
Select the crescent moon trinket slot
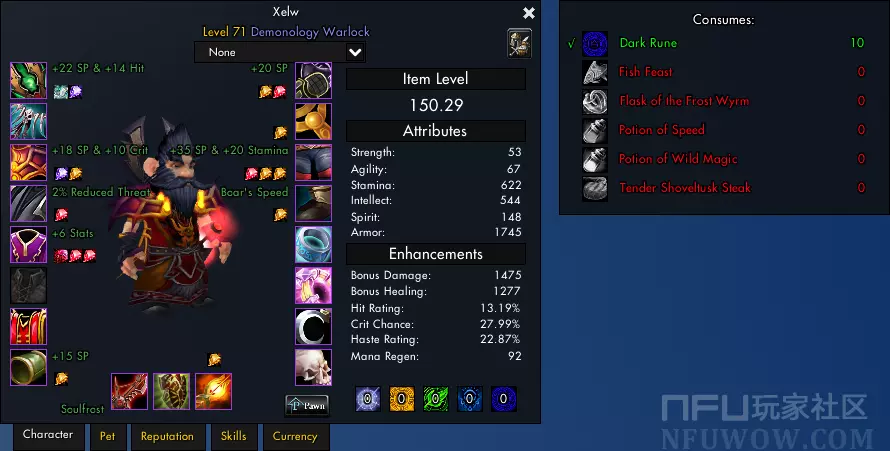pos(313,326)
